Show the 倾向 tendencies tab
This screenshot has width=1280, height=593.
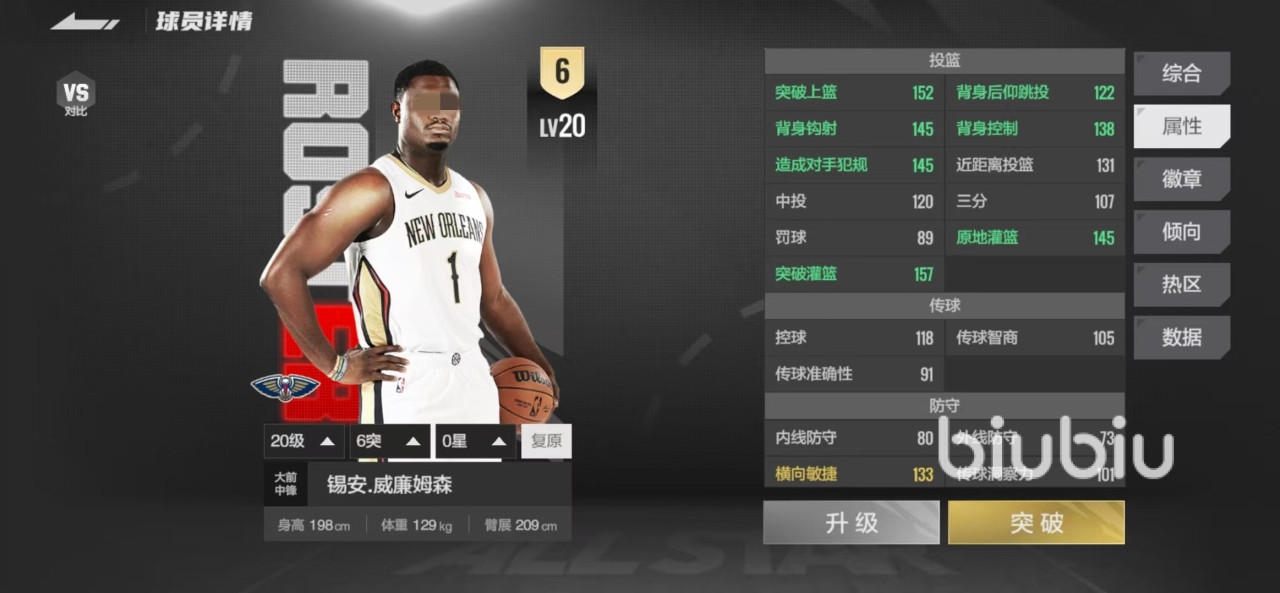pyautogui.click(x=1181, y=232)
